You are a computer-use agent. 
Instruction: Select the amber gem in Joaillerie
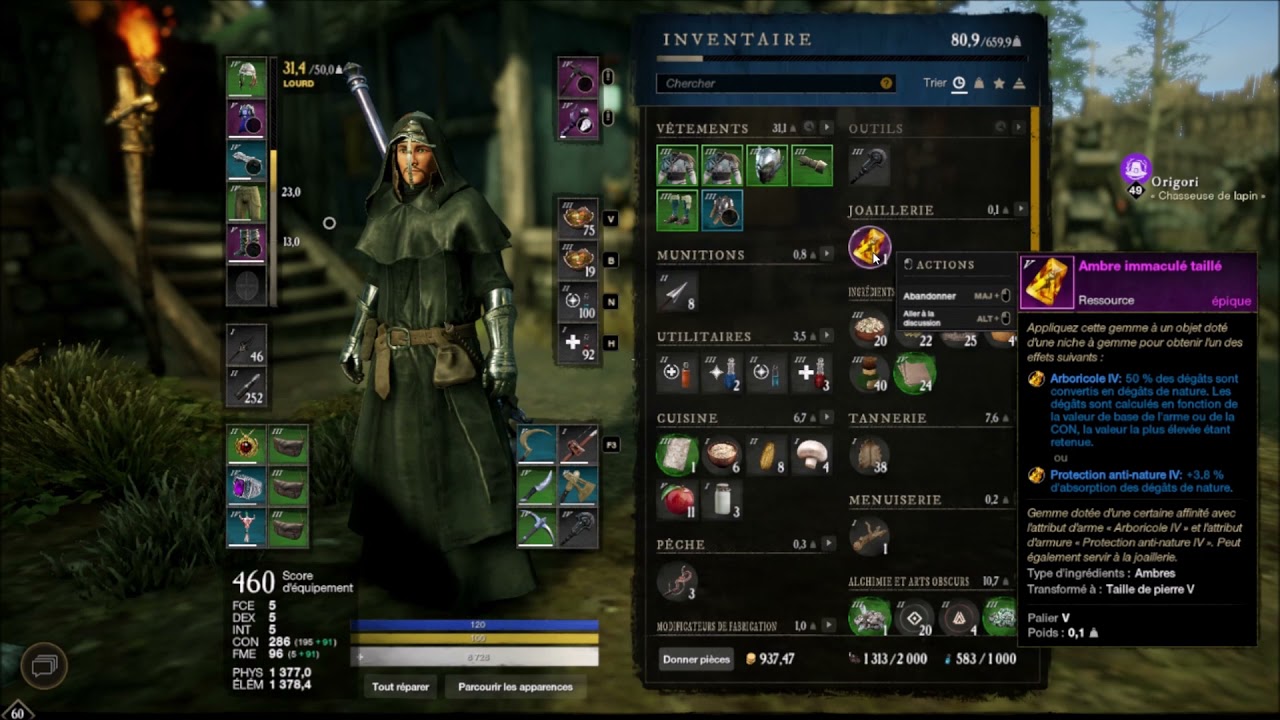tap(869, 247)
